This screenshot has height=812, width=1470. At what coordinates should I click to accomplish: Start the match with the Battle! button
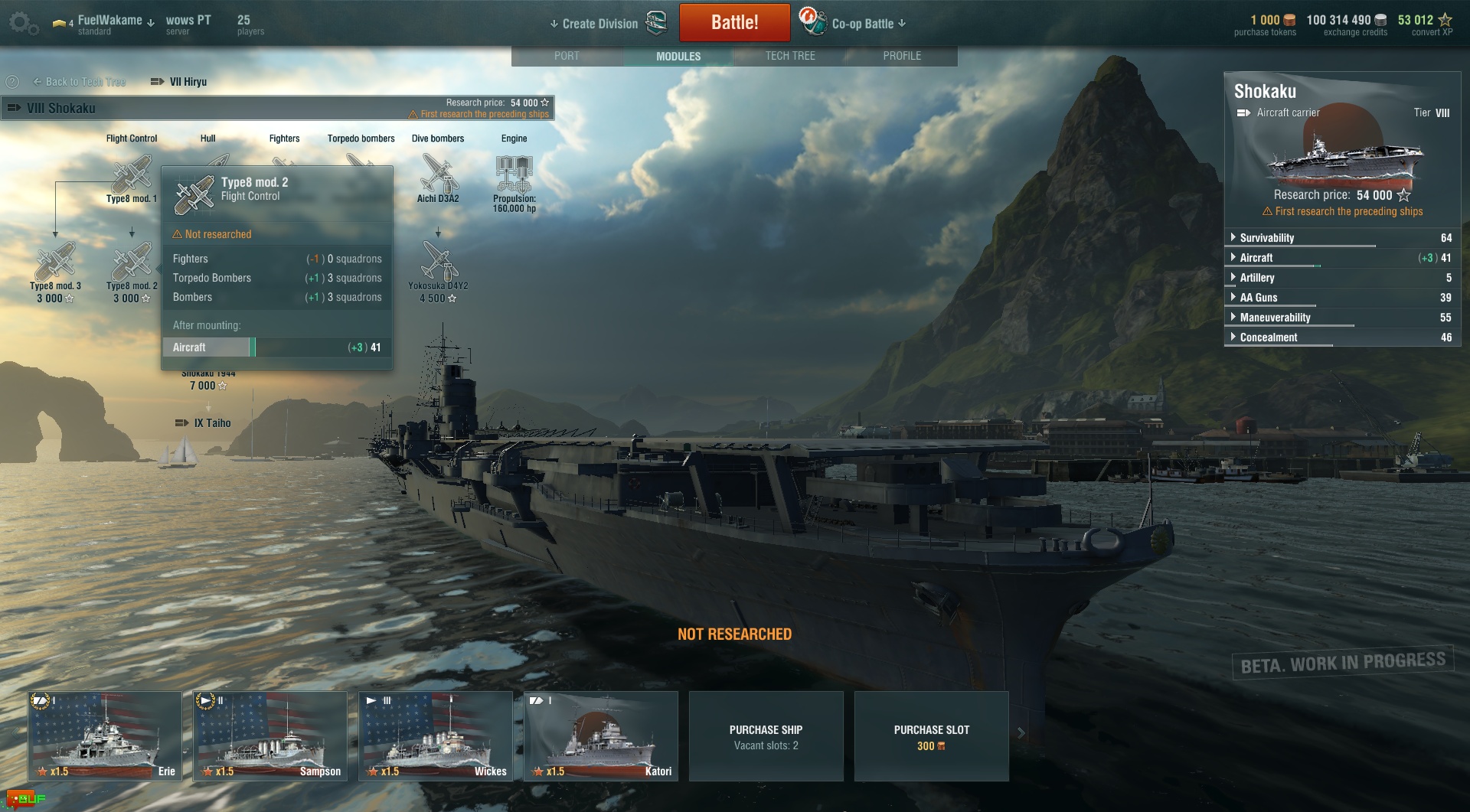pos(734,23)
